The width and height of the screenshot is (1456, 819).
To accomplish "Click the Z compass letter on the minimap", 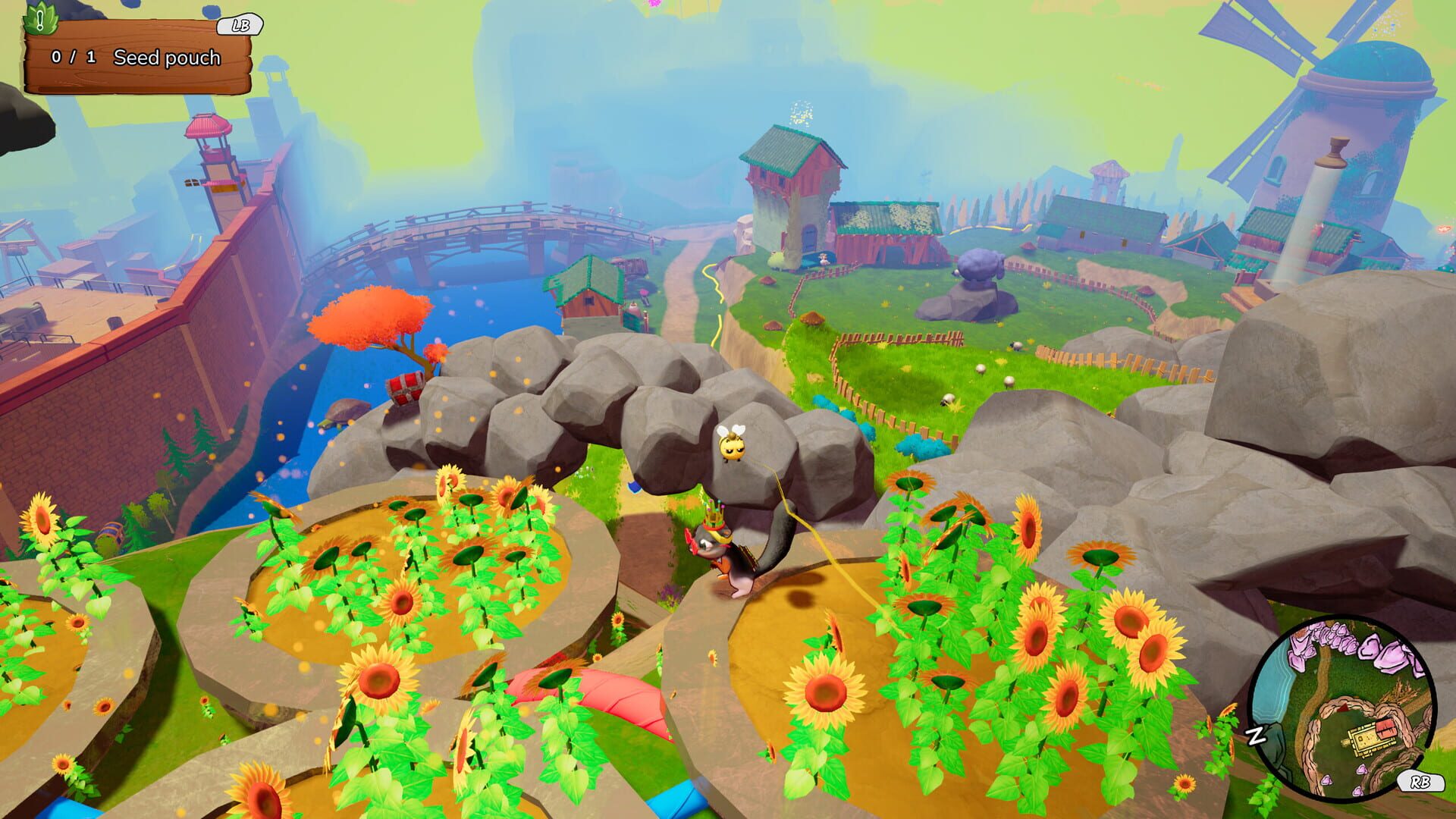I will pyautogui.click(x=1257, y=735).
